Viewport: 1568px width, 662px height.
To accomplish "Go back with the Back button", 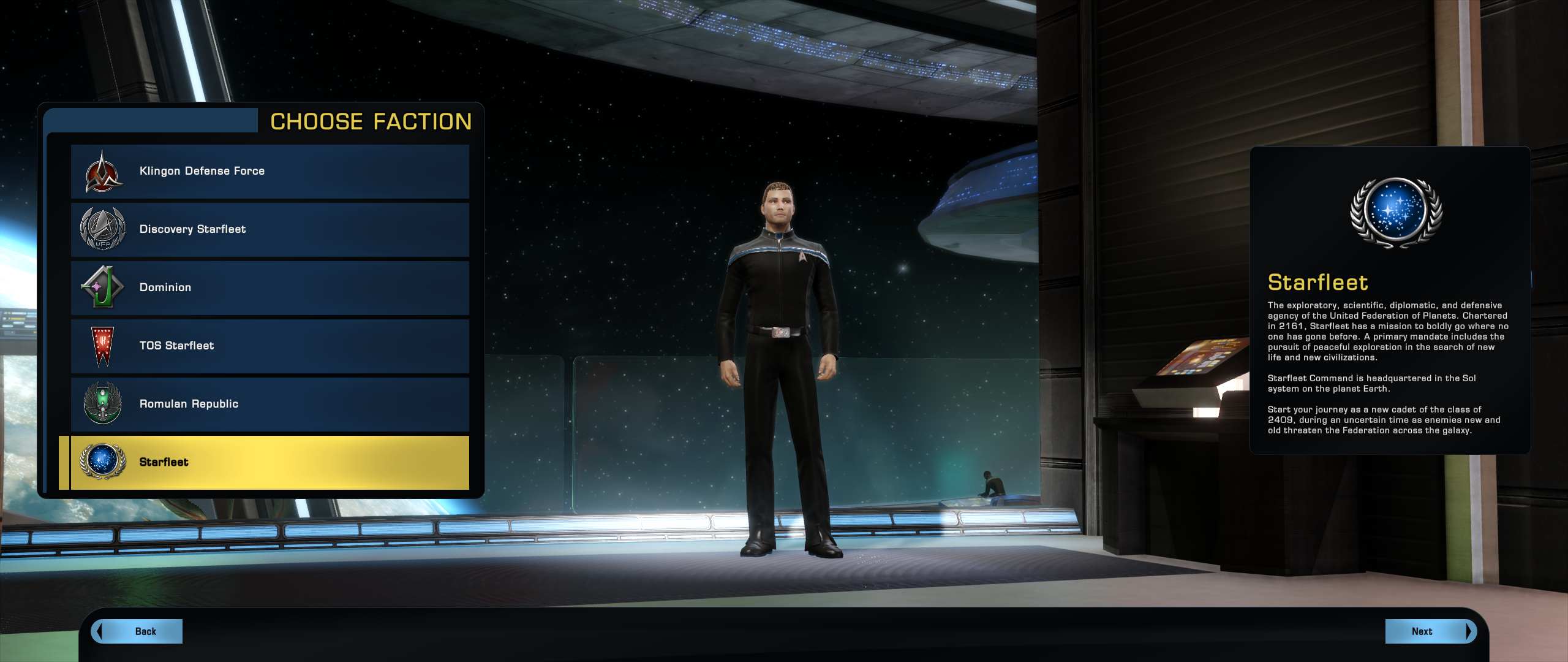I will 138,631.
